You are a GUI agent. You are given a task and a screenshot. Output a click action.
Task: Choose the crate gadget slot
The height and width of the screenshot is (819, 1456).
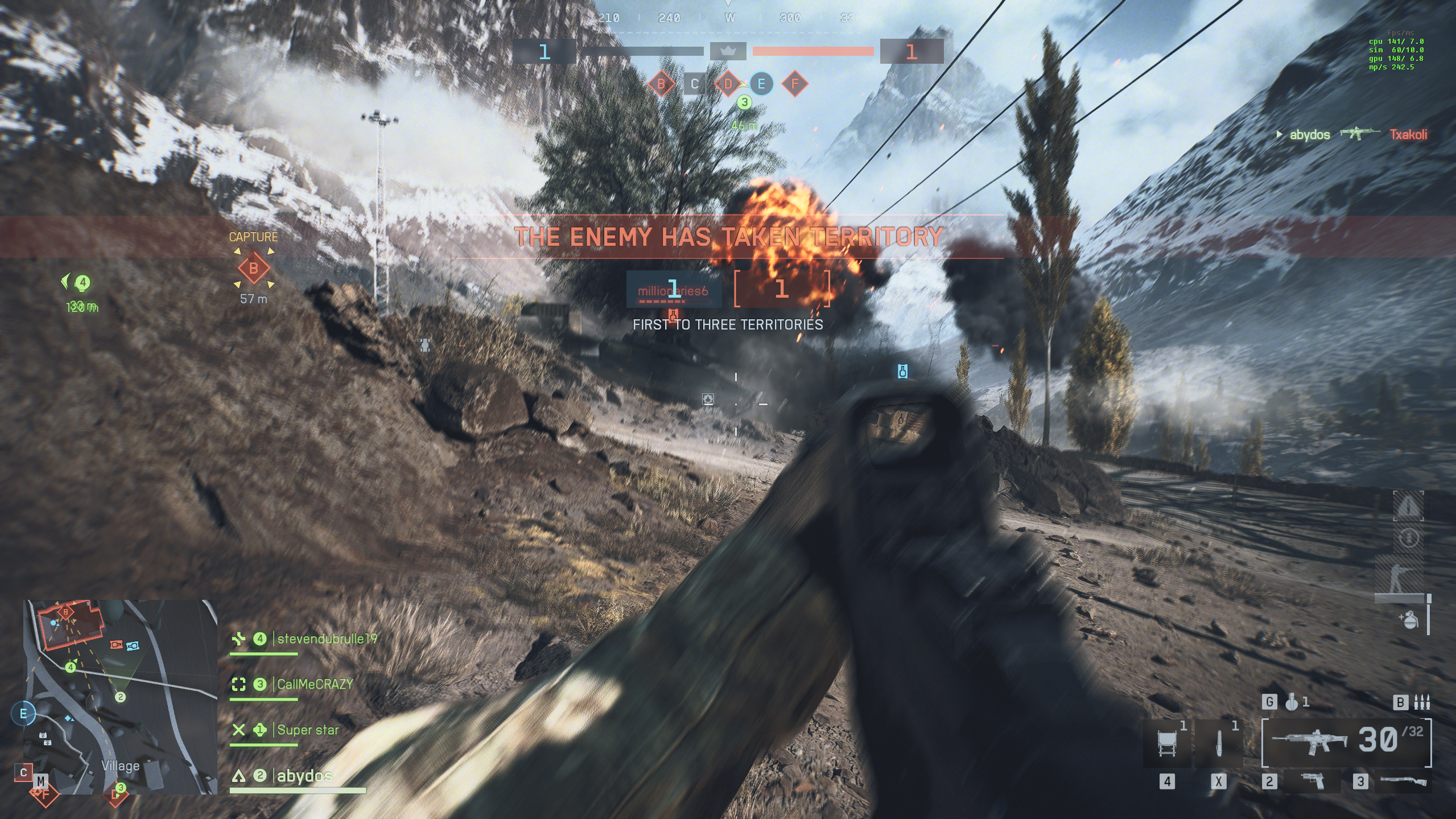(1167, 743)
